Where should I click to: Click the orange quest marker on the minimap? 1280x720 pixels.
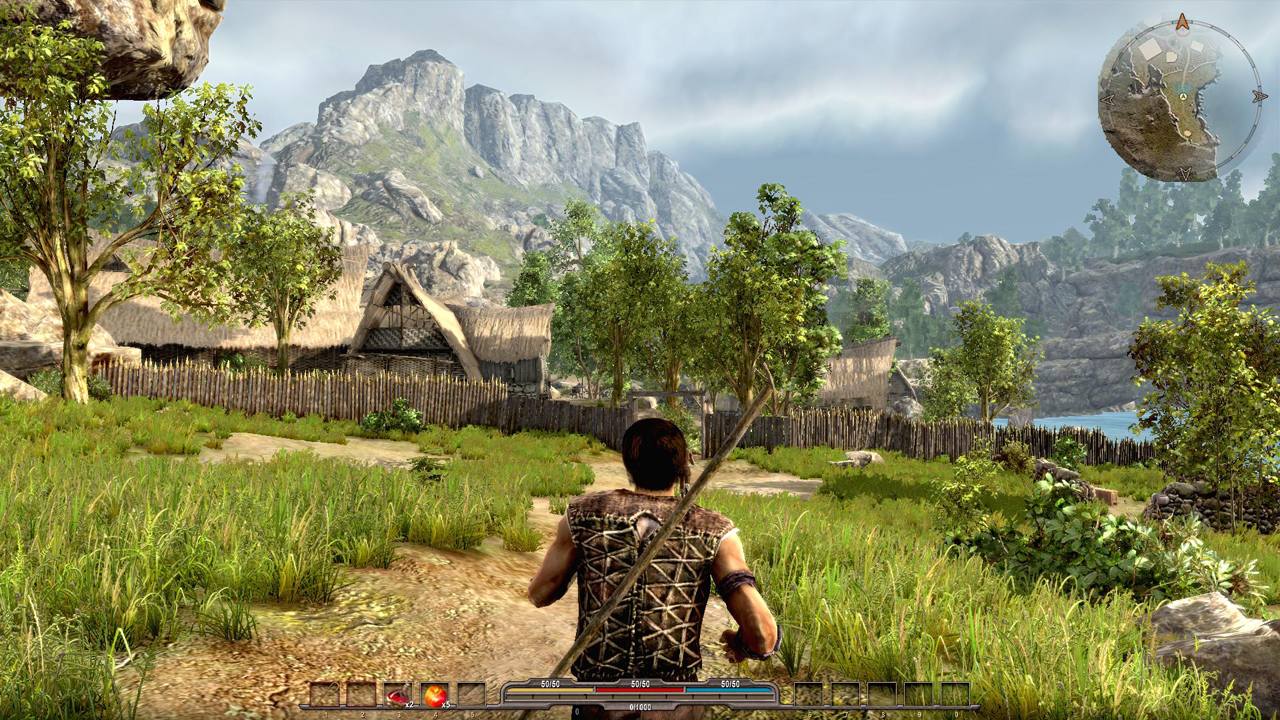coord(1187,133)
